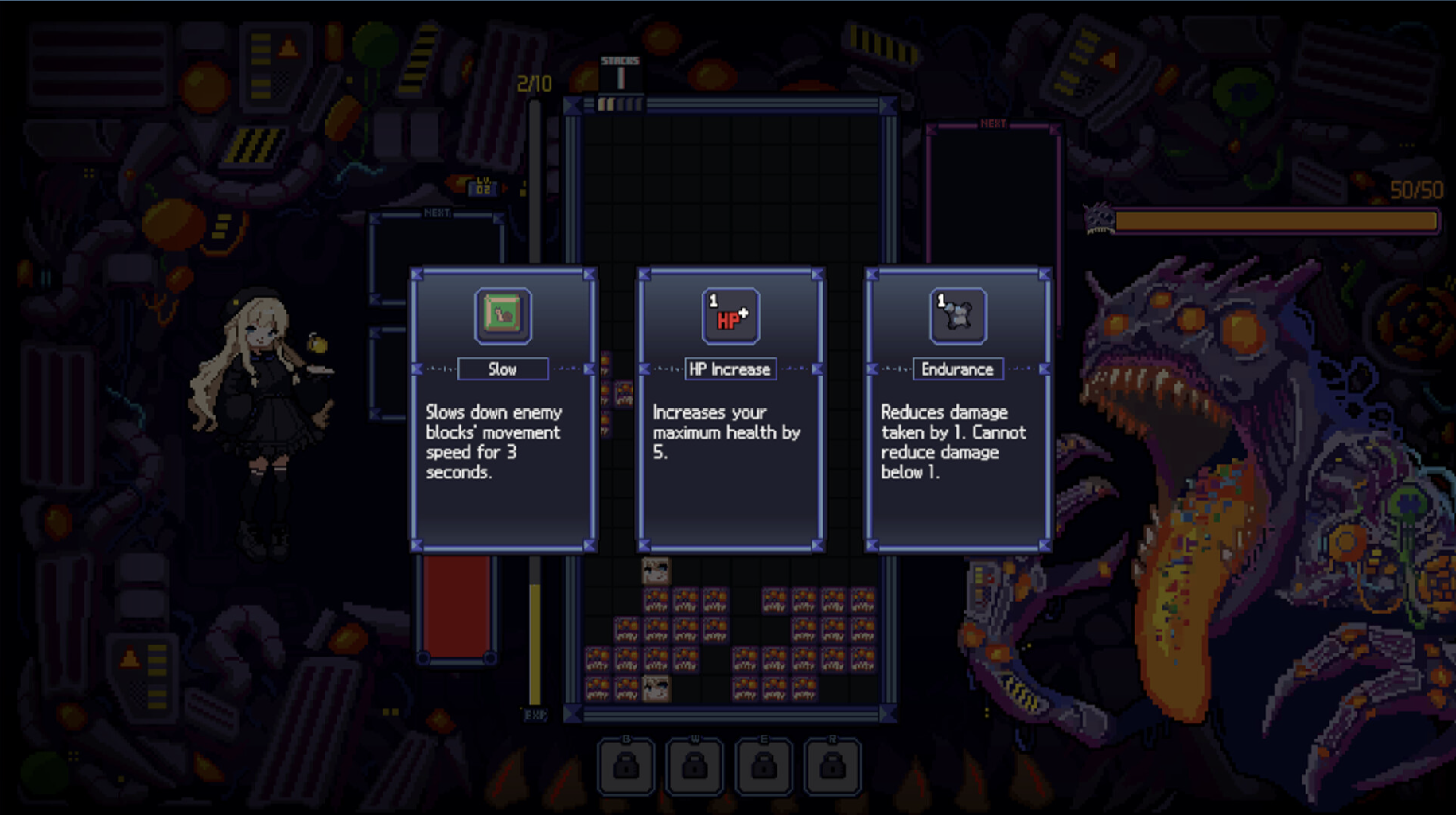Click the locked R ability slot
Viewport: 1456px width, 815px height.
click(x=832, y=766)
